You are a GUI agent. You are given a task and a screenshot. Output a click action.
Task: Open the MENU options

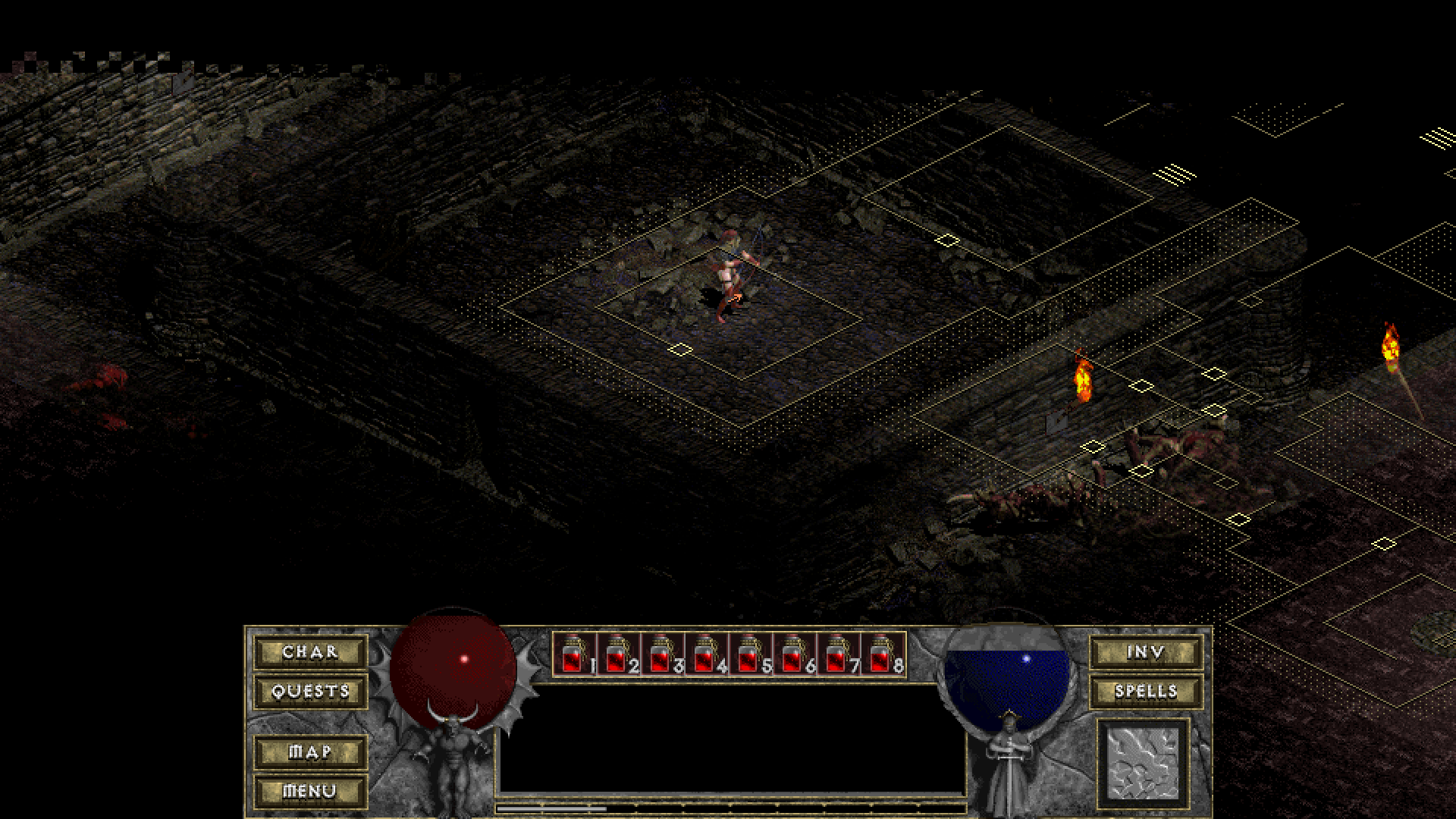[309, 791]
